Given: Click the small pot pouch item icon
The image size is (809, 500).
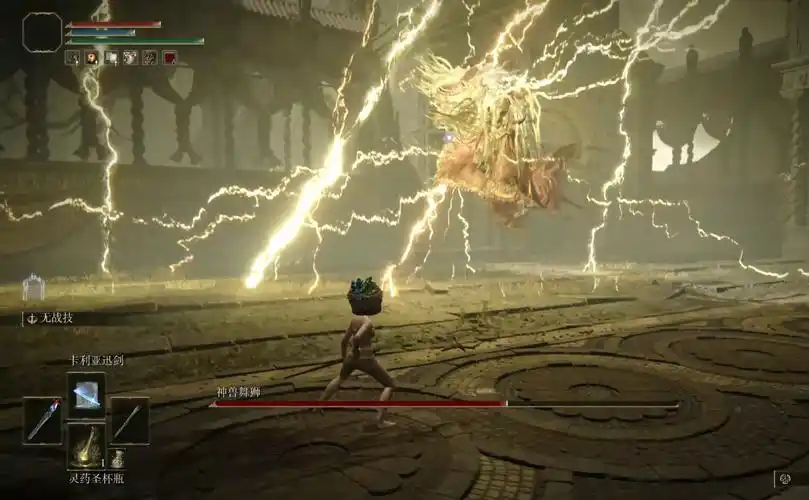Looking at the screenshot, I should click(x=117, y=459).
